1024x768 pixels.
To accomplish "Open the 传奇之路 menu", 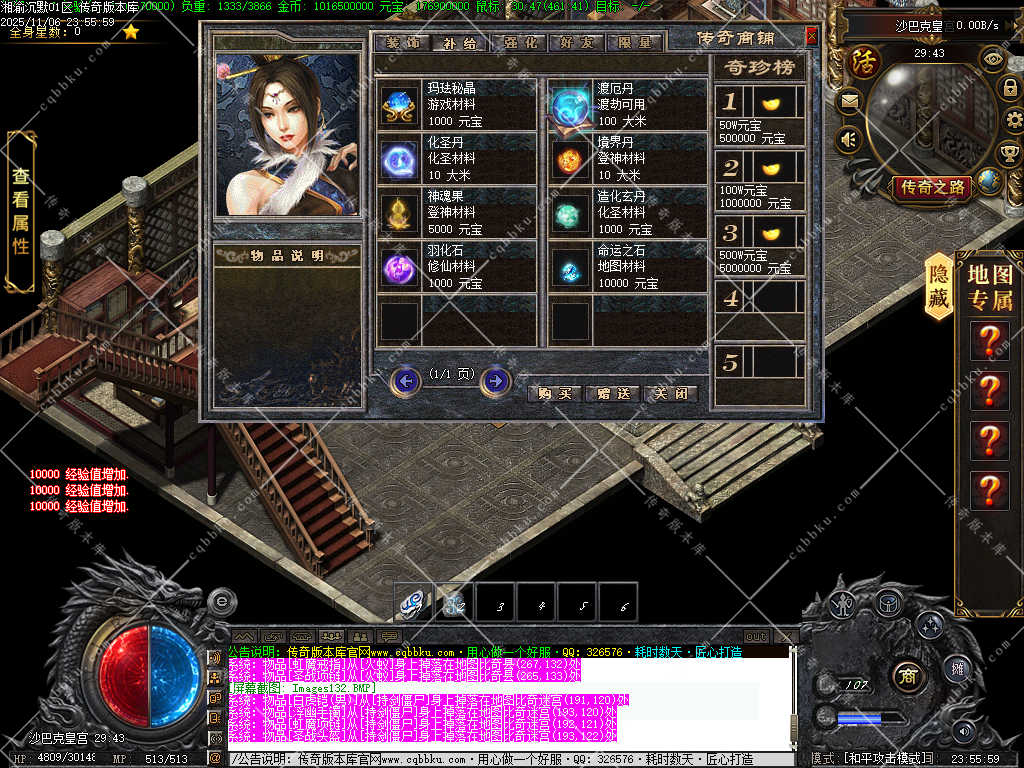I will pos(933,187).
